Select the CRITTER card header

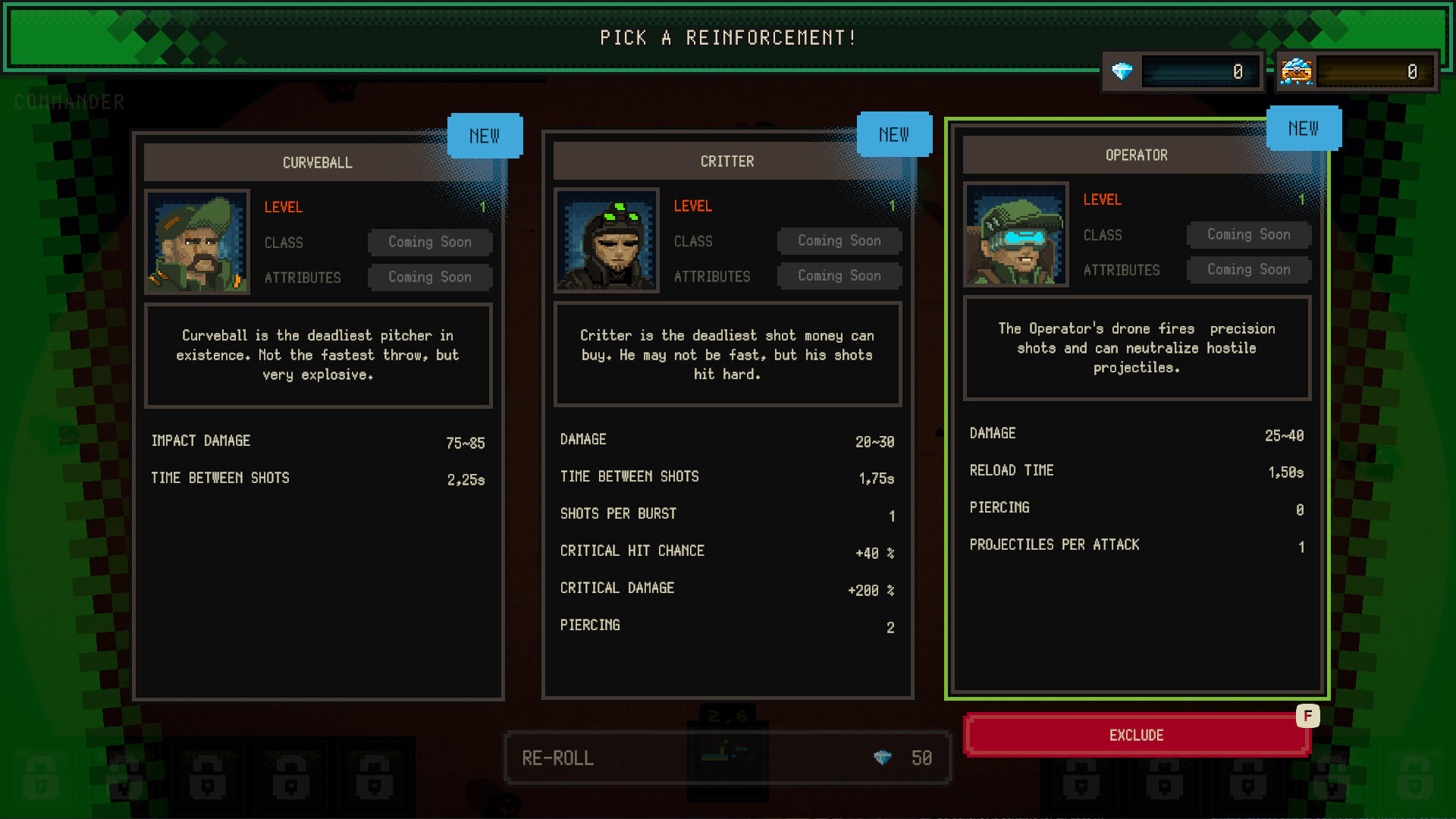tap(727, 161)
